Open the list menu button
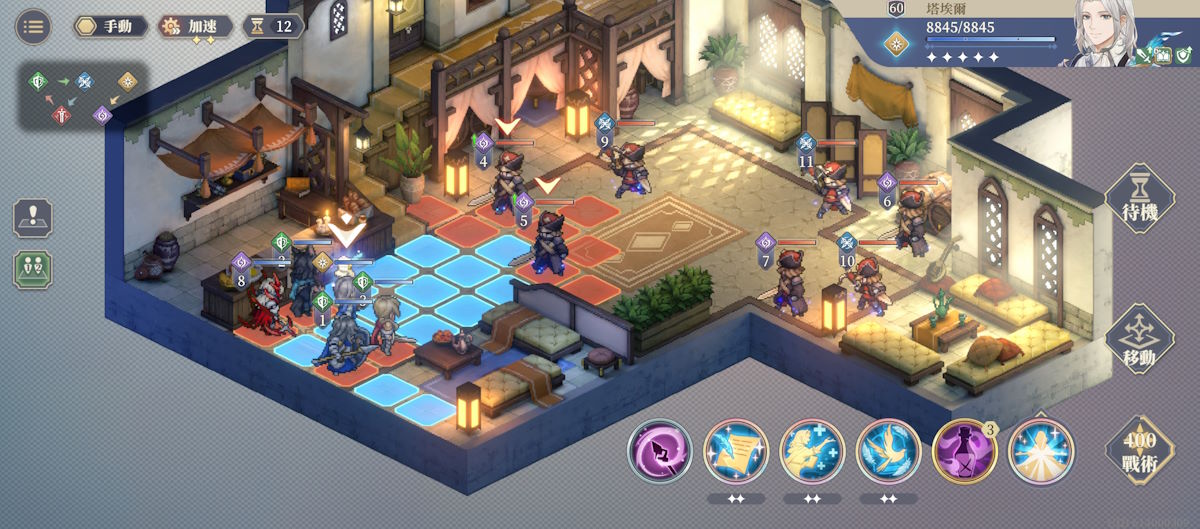The width and height of the screenshot is (1200, 529). (x=33, y=26)
